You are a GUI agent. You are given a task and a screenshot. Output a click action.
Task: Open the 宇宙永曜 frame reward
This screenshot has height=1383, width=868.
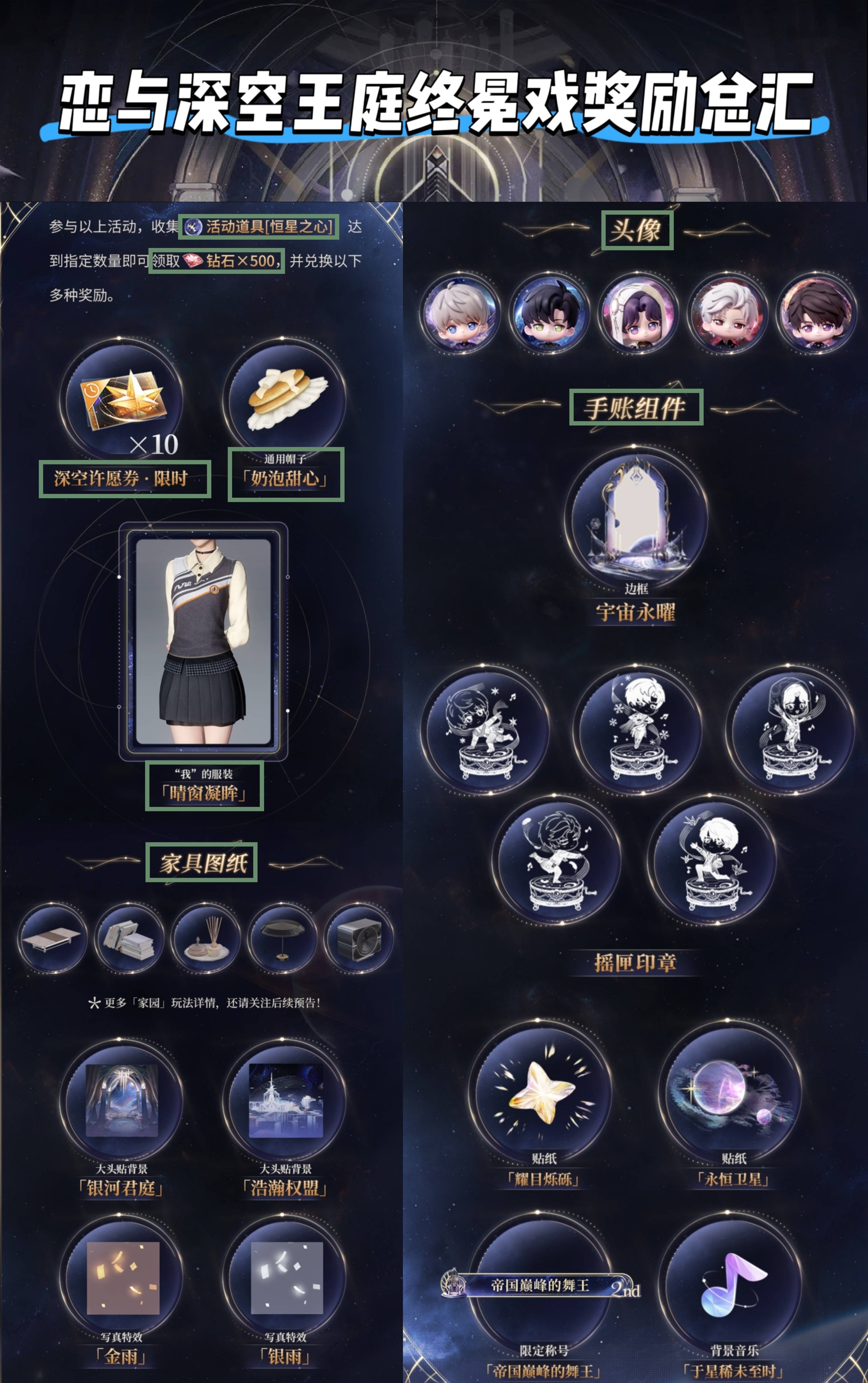pos(636,518)
